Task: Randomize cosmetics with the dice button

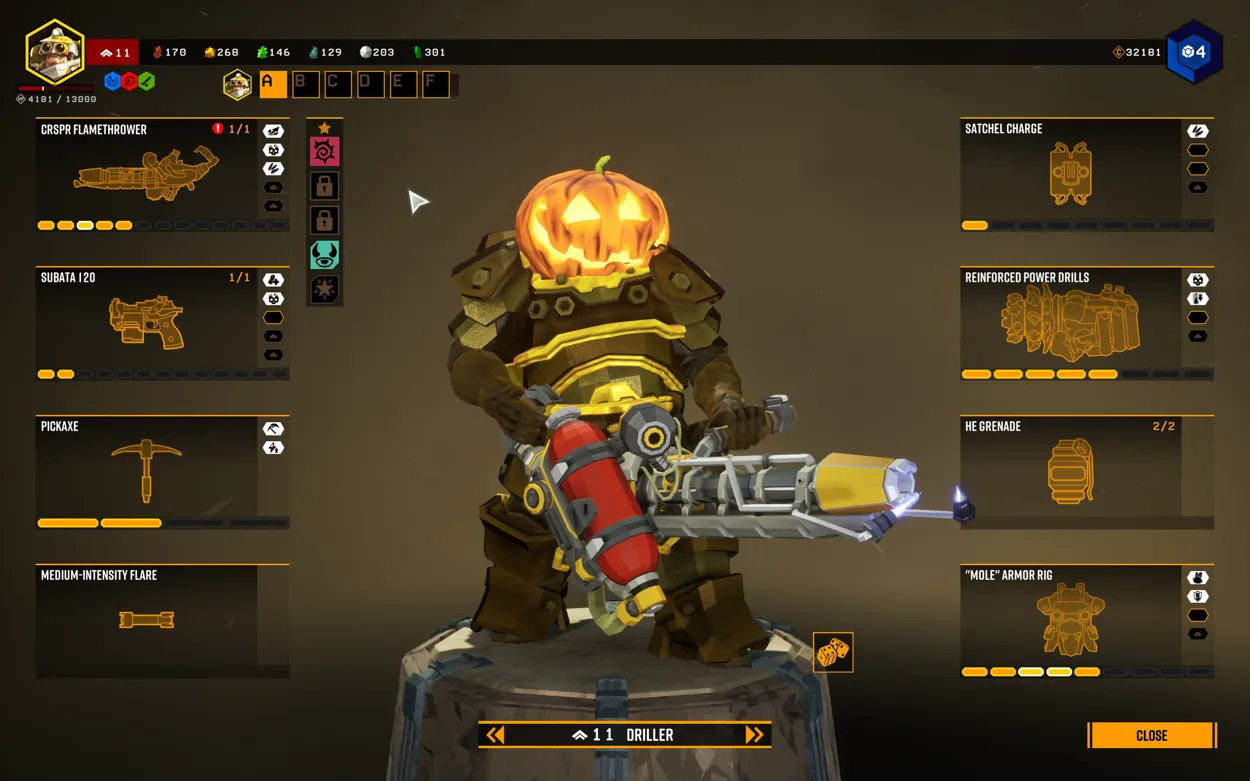Action: coord(832,653)
